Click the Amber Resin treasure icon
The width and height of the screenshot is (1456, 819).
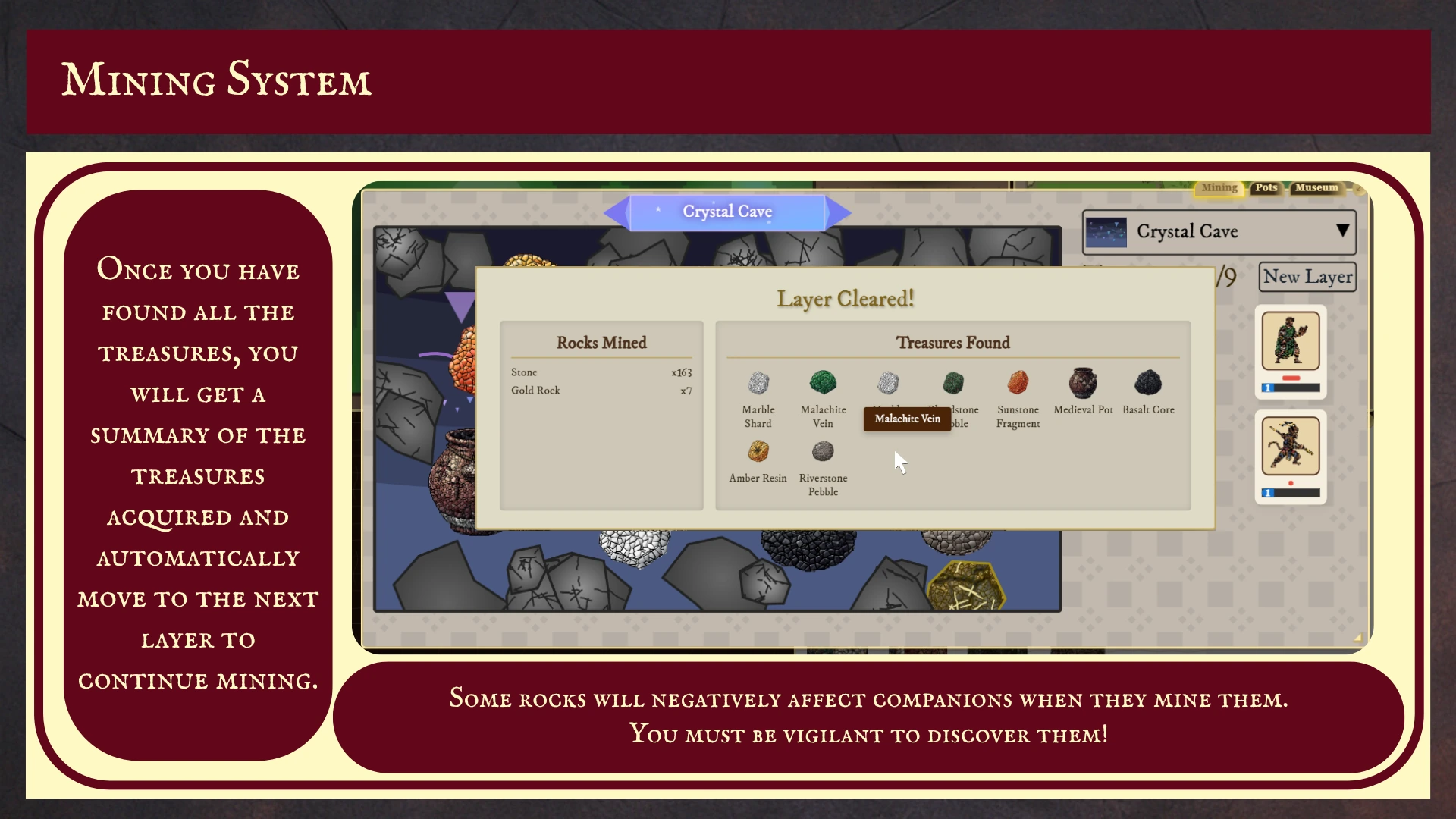pyautogui.click(x=758, y=451)
